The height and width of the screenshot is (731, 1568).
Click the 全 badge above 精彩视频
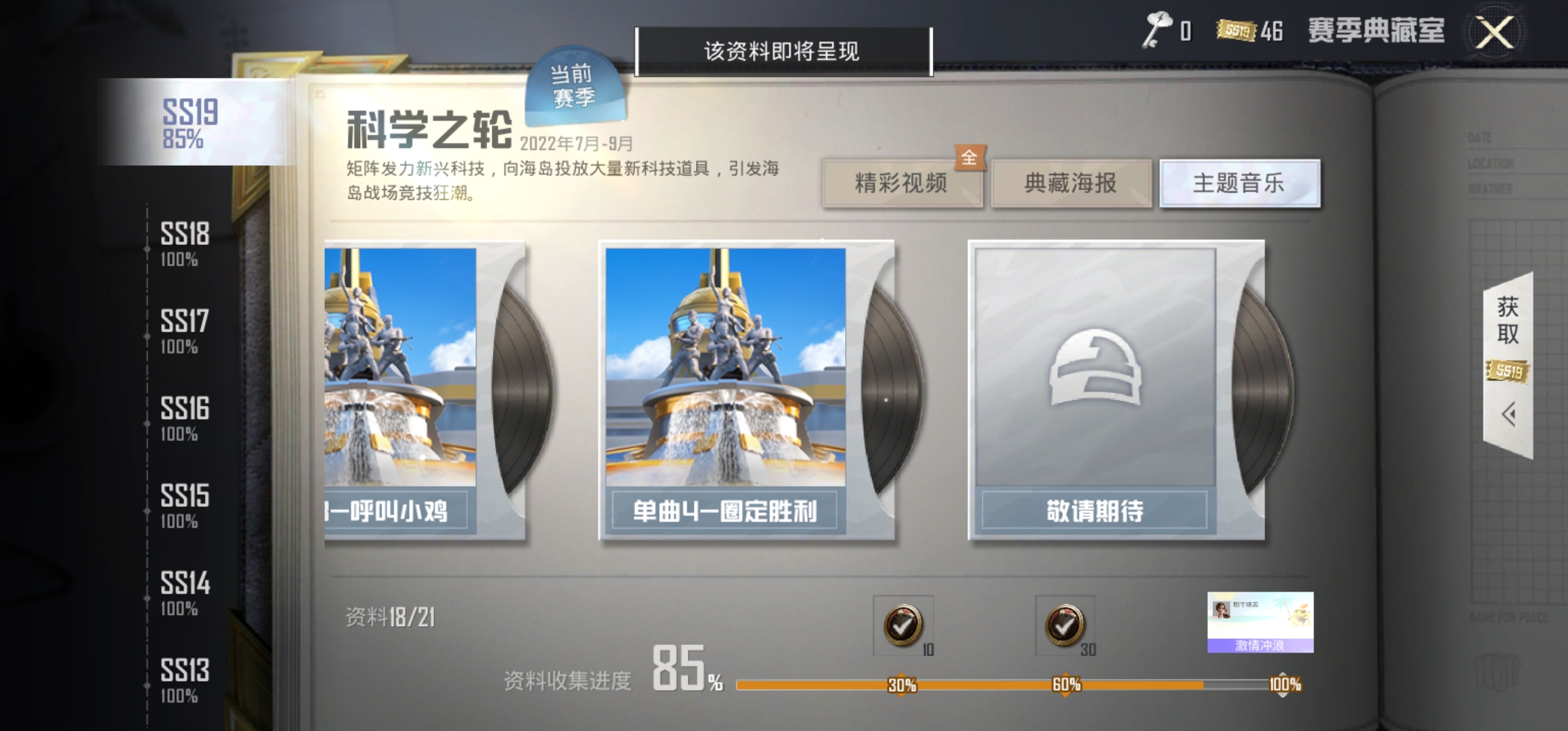[970, 157]
